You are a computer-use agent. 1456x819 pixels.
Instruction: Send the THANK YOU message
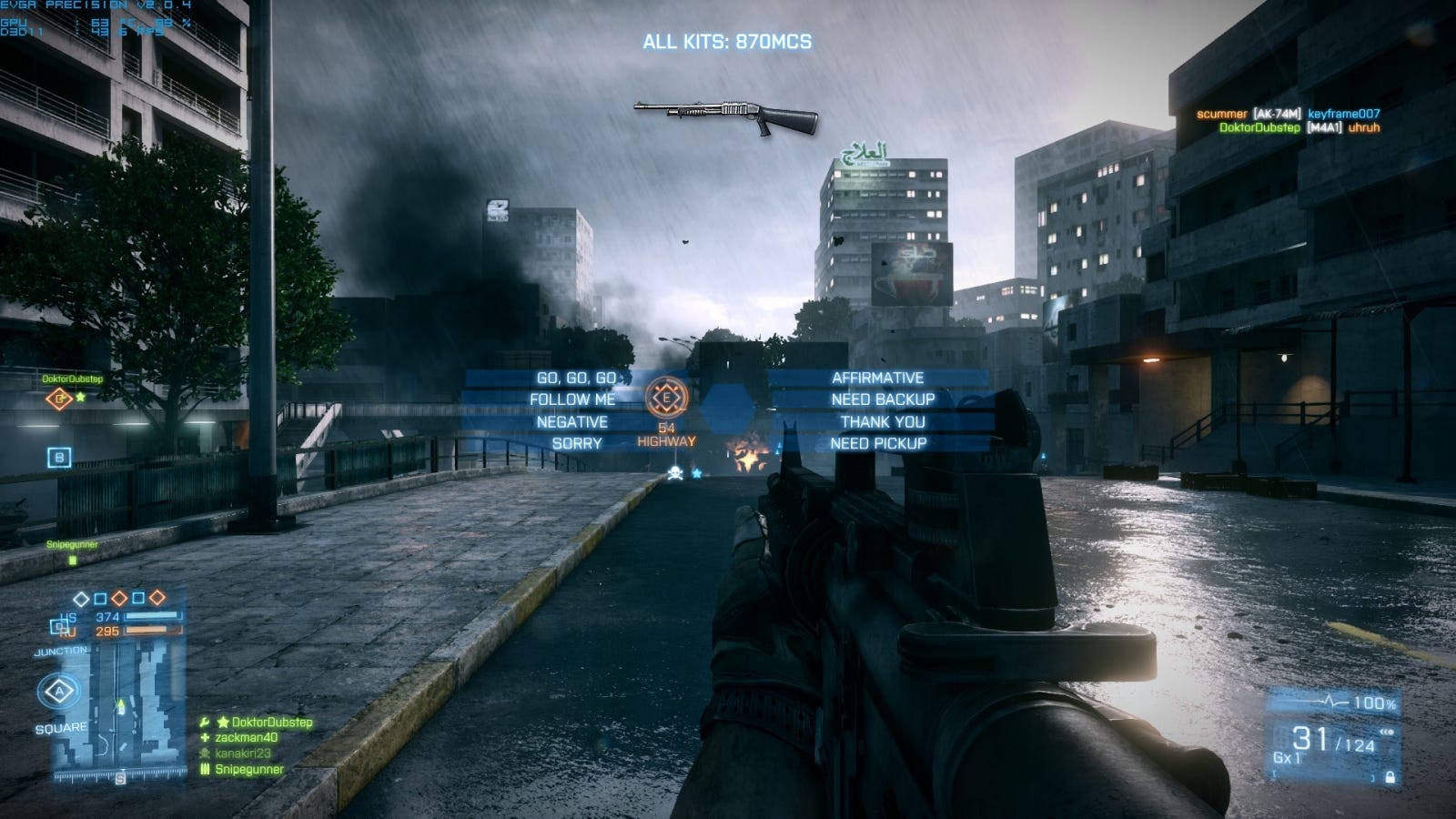883,421
